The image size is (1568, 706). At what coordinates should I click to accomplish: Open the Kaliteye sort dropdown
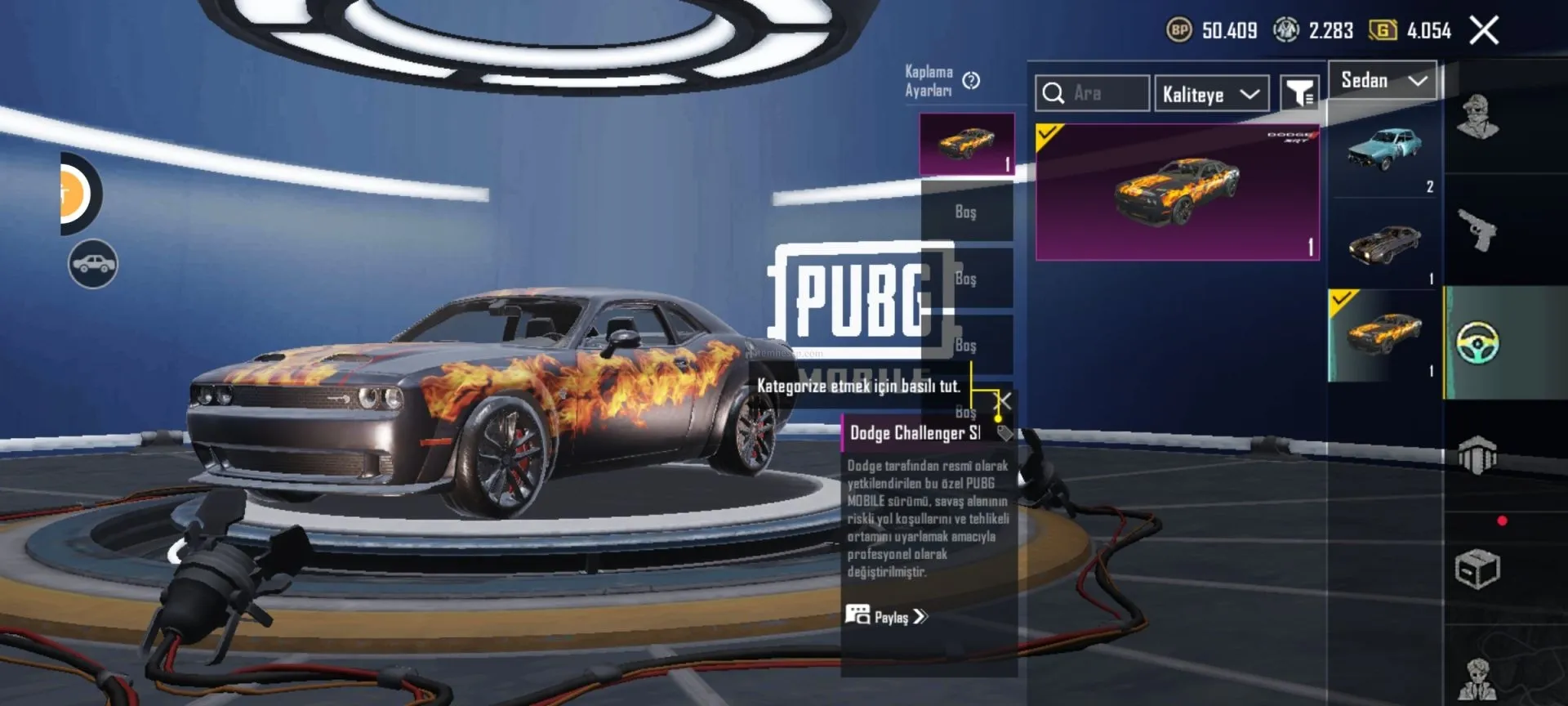(1211, 95)
